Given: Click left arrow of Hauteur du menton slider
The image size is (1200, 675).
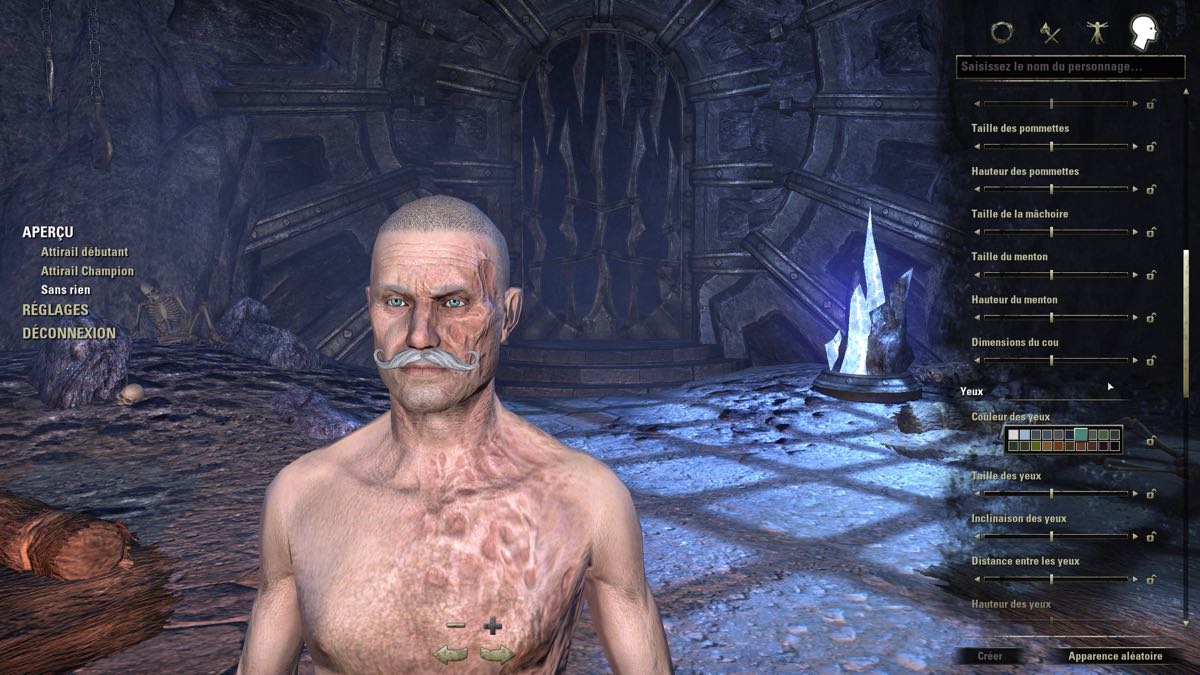Looking at the screenshot, I should [x=977, y=318].
